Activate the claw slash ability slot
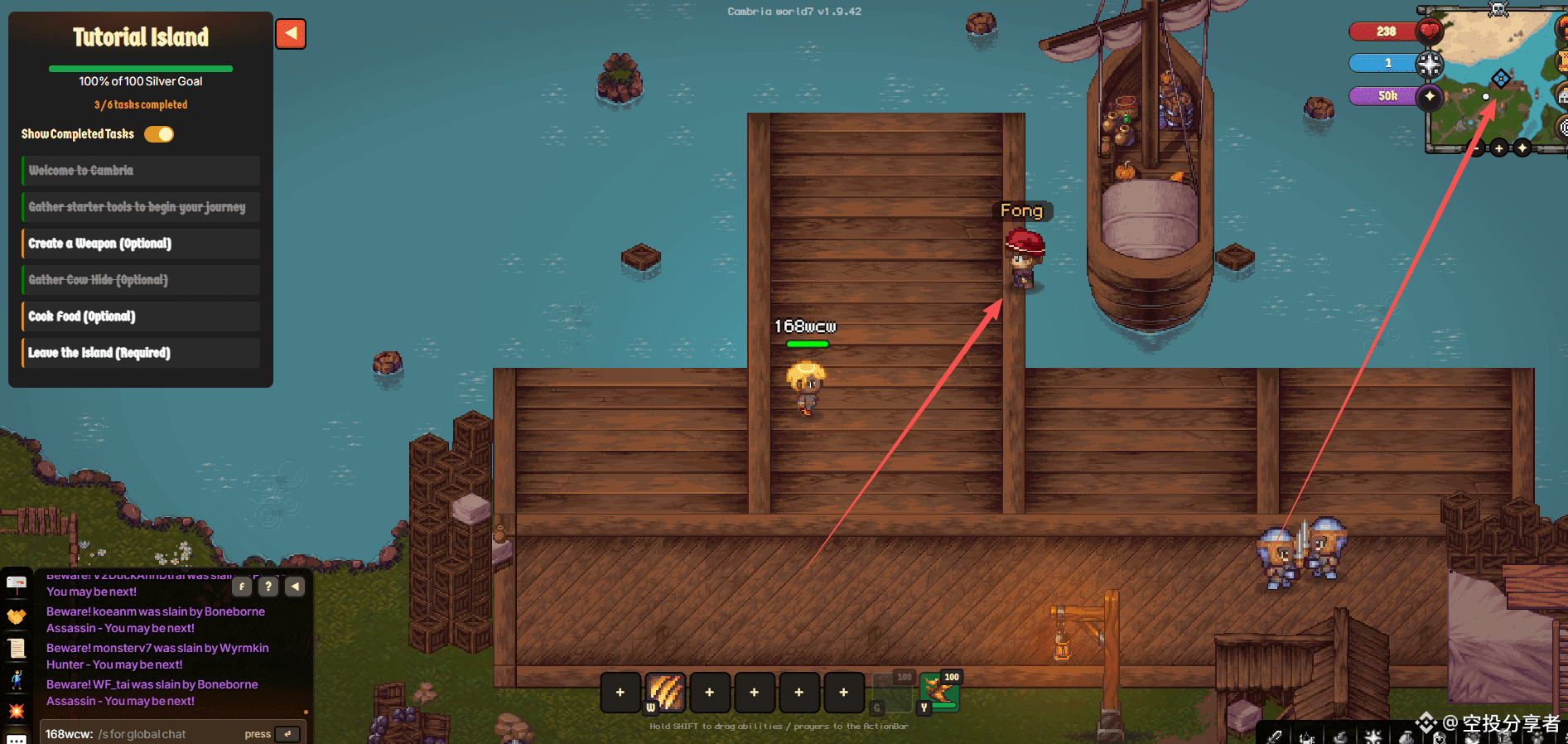Screen dimensions: 1568x744 point(665,692)
